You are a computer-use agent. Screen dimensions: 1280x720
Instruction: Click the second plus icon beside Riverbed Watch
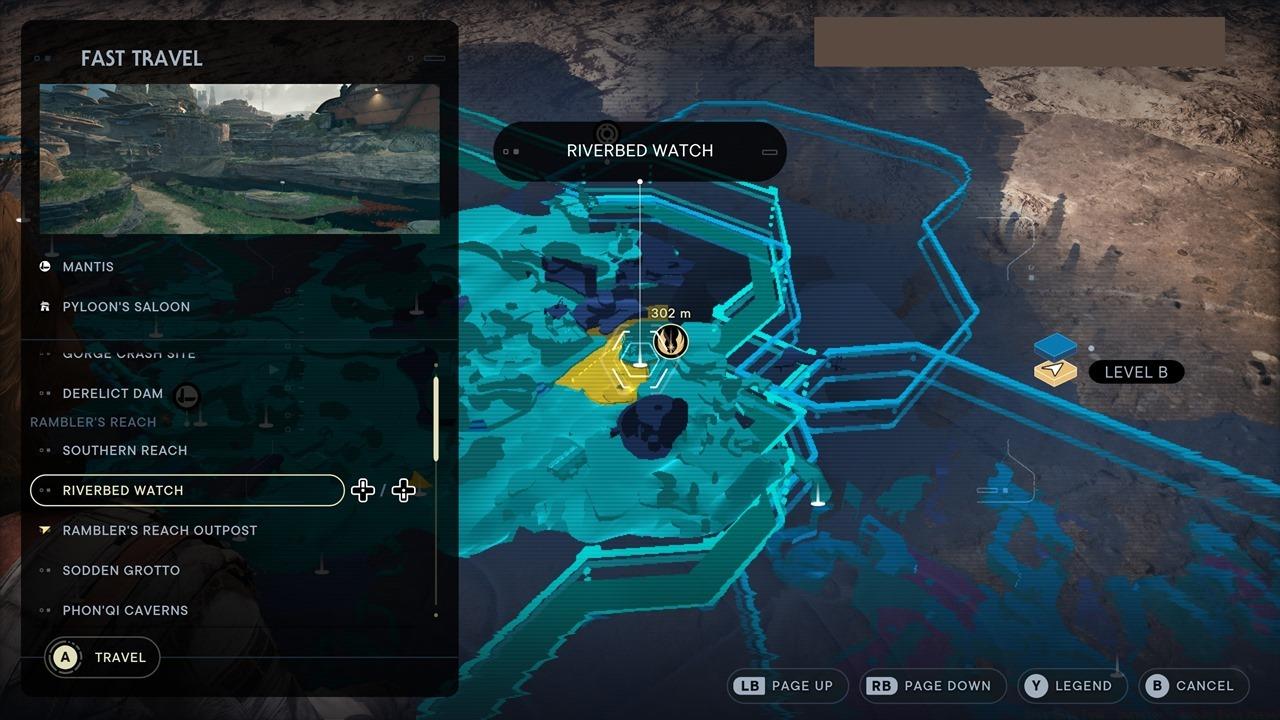pos(403,490)
